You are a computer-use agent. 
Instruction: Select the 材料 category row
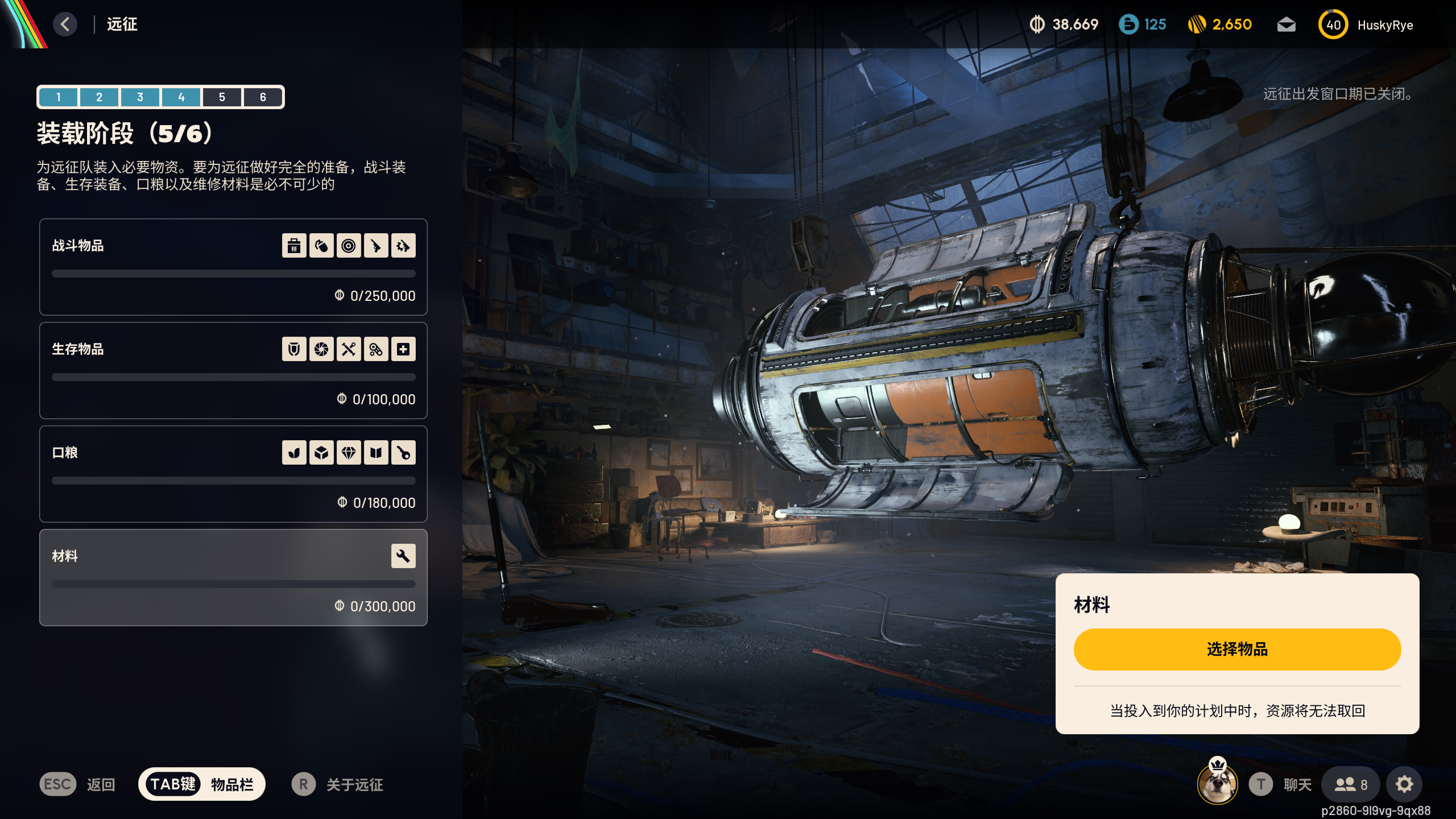pyautogui.click(x=233, y=577)
